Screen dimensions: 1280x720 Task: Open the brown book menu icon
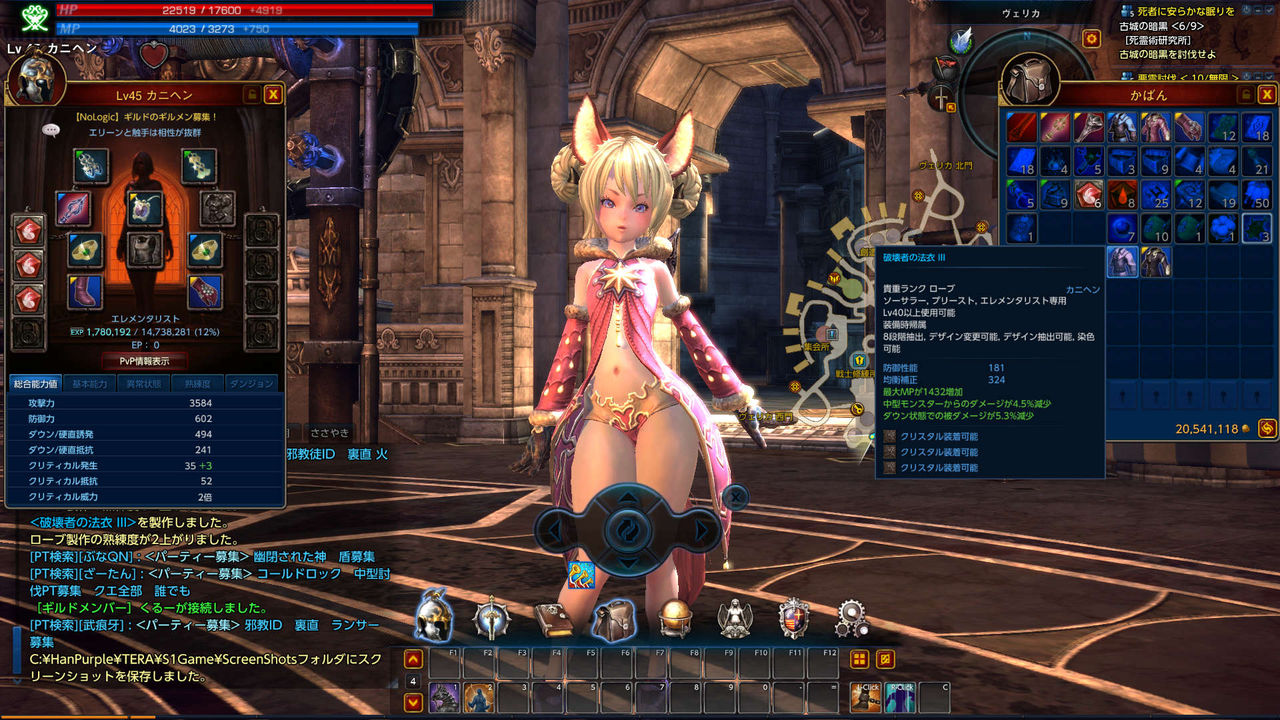click(x=553, y=620)
